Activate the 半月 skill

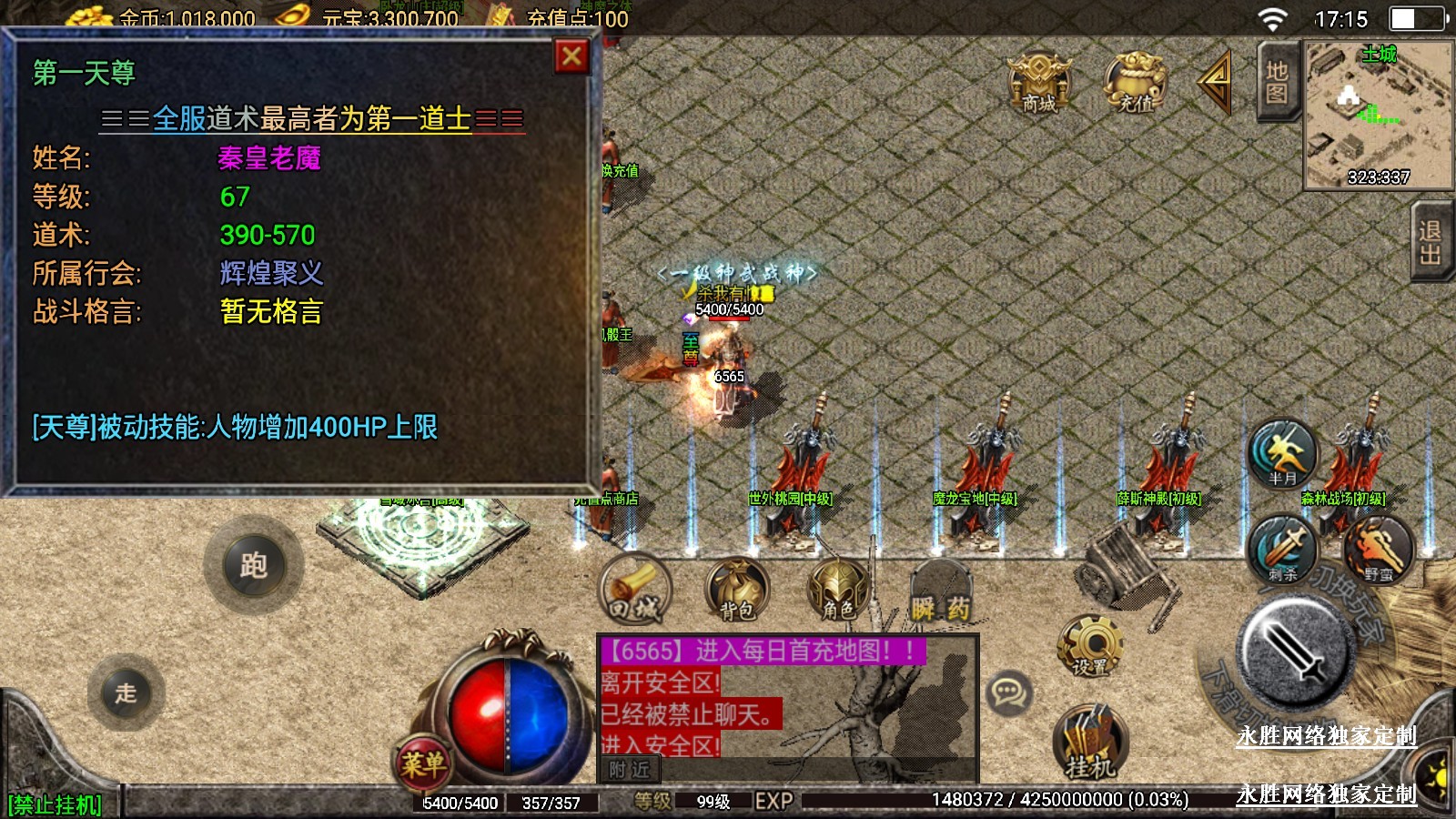tap(1282, 451)
